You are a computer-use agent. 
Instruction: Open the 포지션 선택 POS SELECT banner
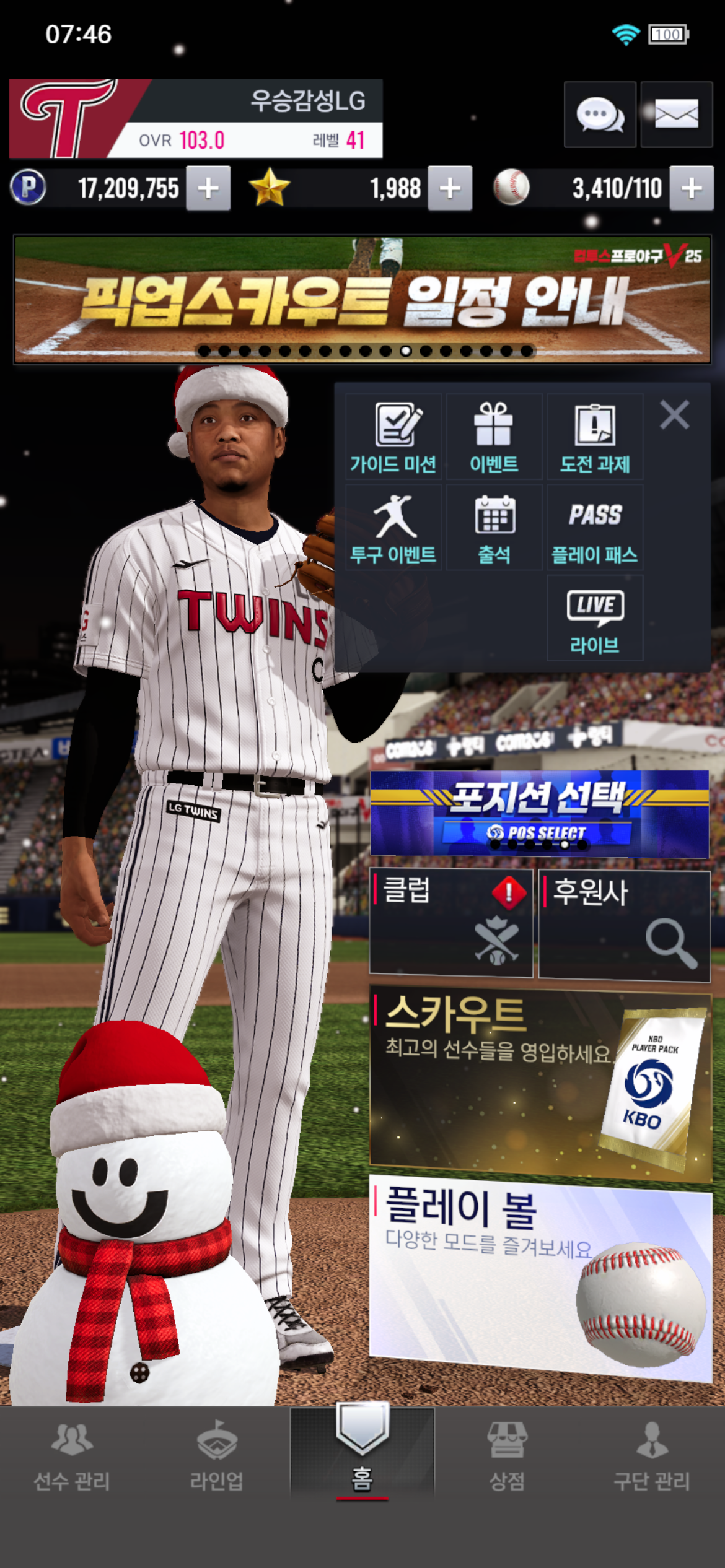[539, 814]
